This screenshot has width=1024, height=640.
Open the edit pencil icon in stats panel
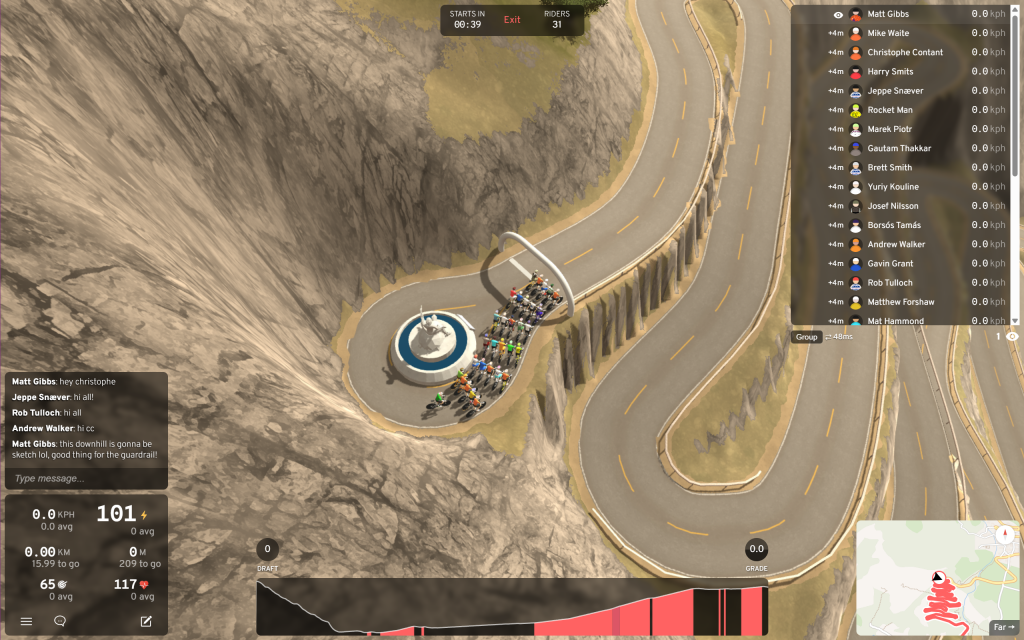pos(146,621)
